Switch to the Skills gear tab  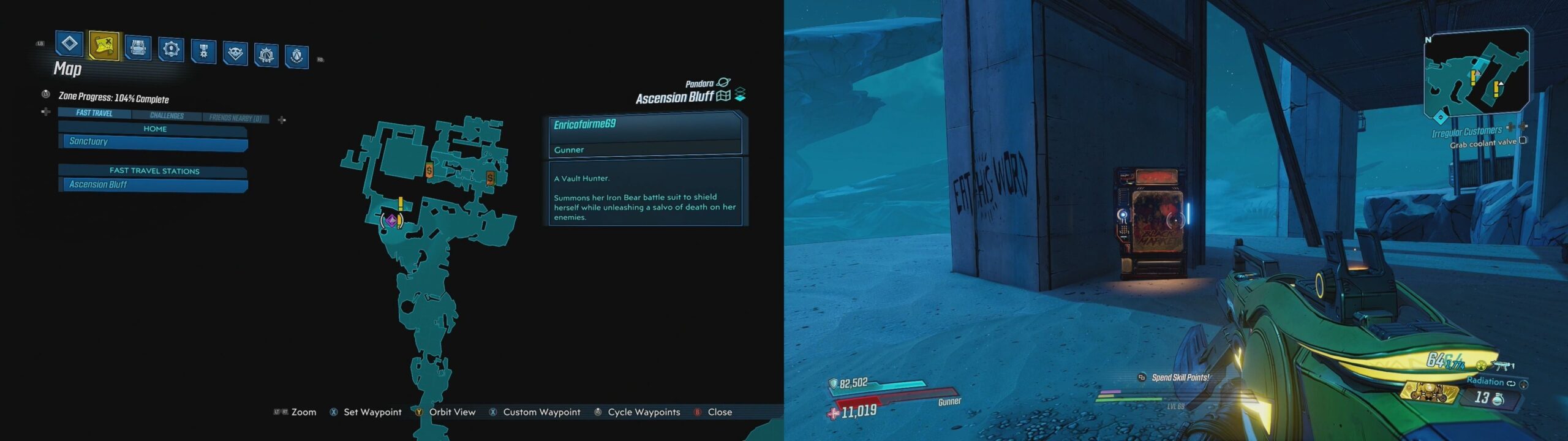171,48
